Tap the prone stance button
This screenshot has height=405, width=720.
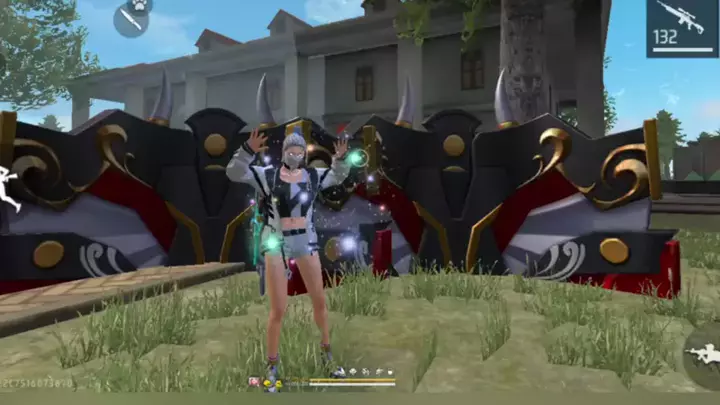coord(705,355)
